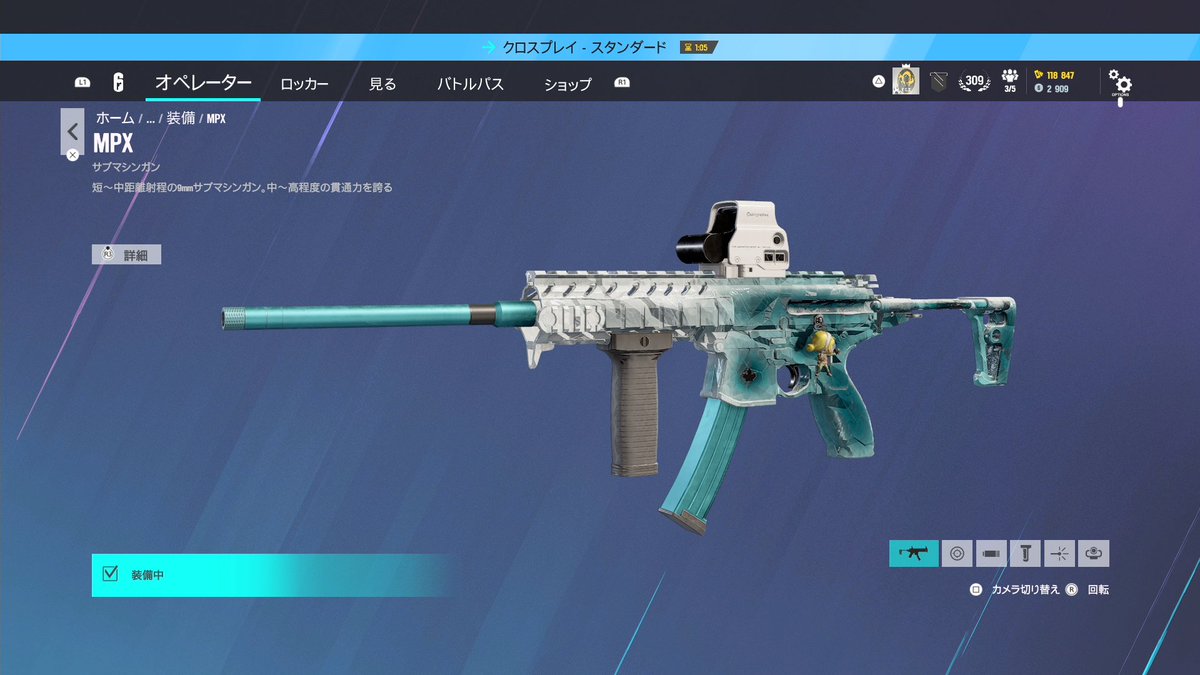Choose the charm category icon

pyautogui.click(x=1094, y=553)
